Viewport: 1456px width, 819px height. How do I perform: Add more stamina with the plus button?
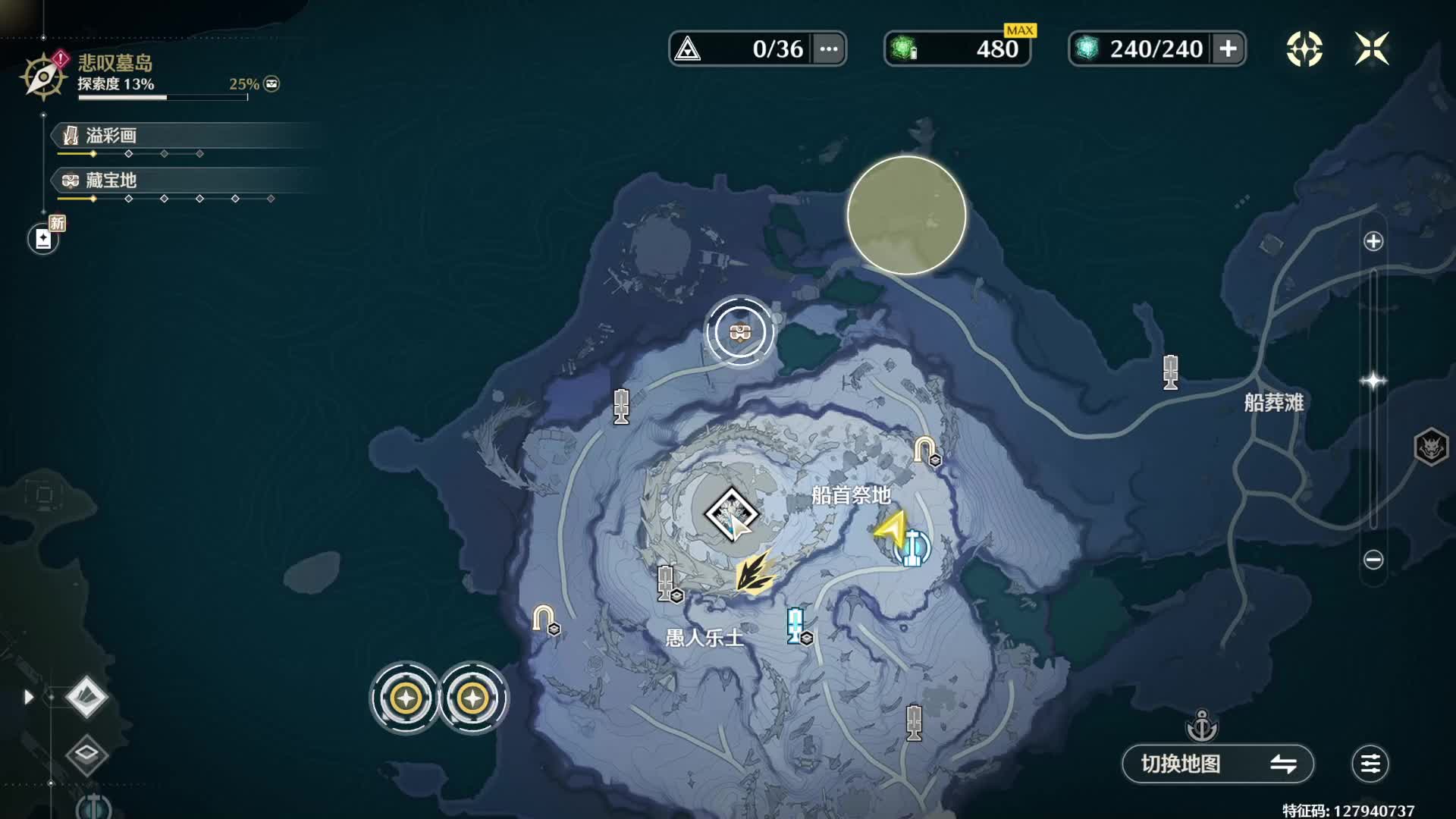1228,49
